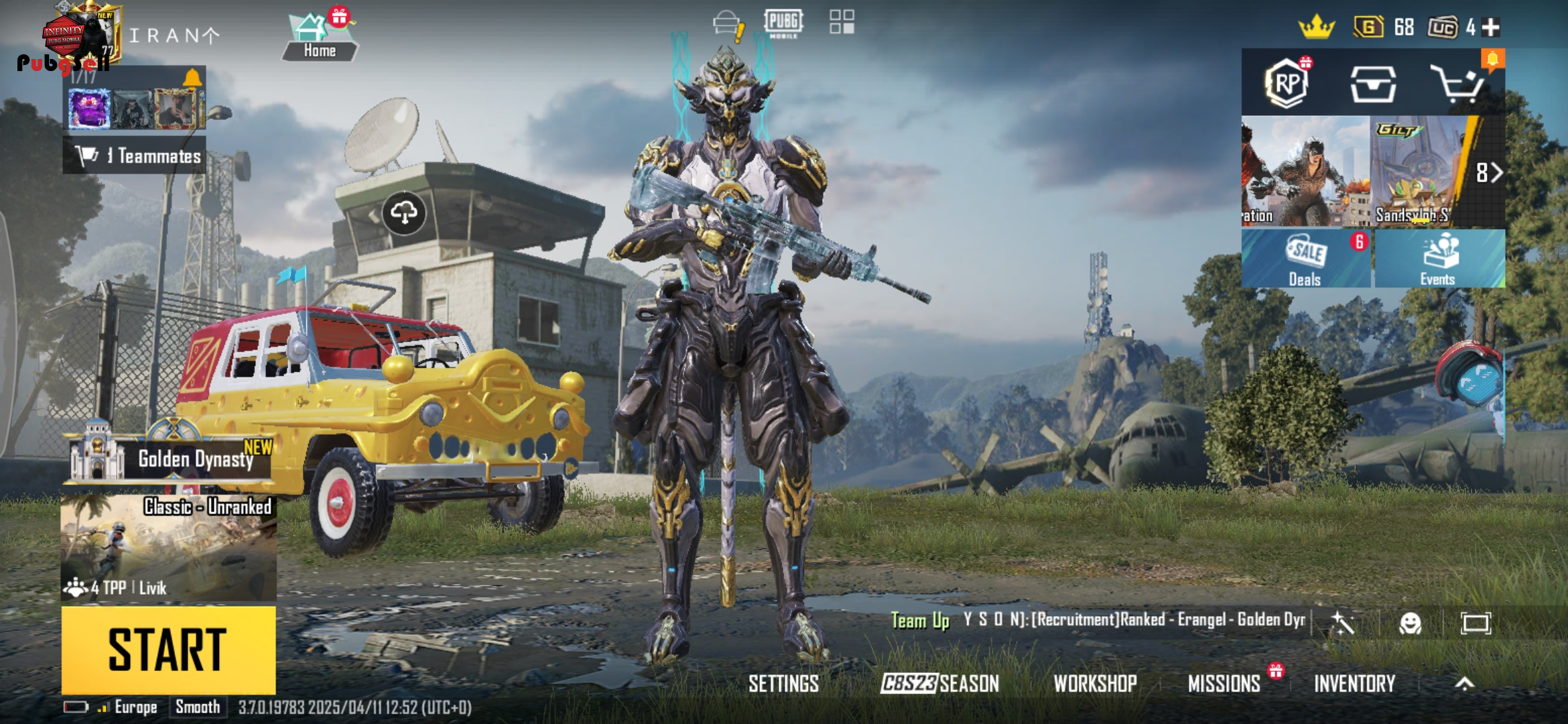Viewport: 1568px width, 724px height.
Task: Open the Missions menu
Action: pos(1224,683)
